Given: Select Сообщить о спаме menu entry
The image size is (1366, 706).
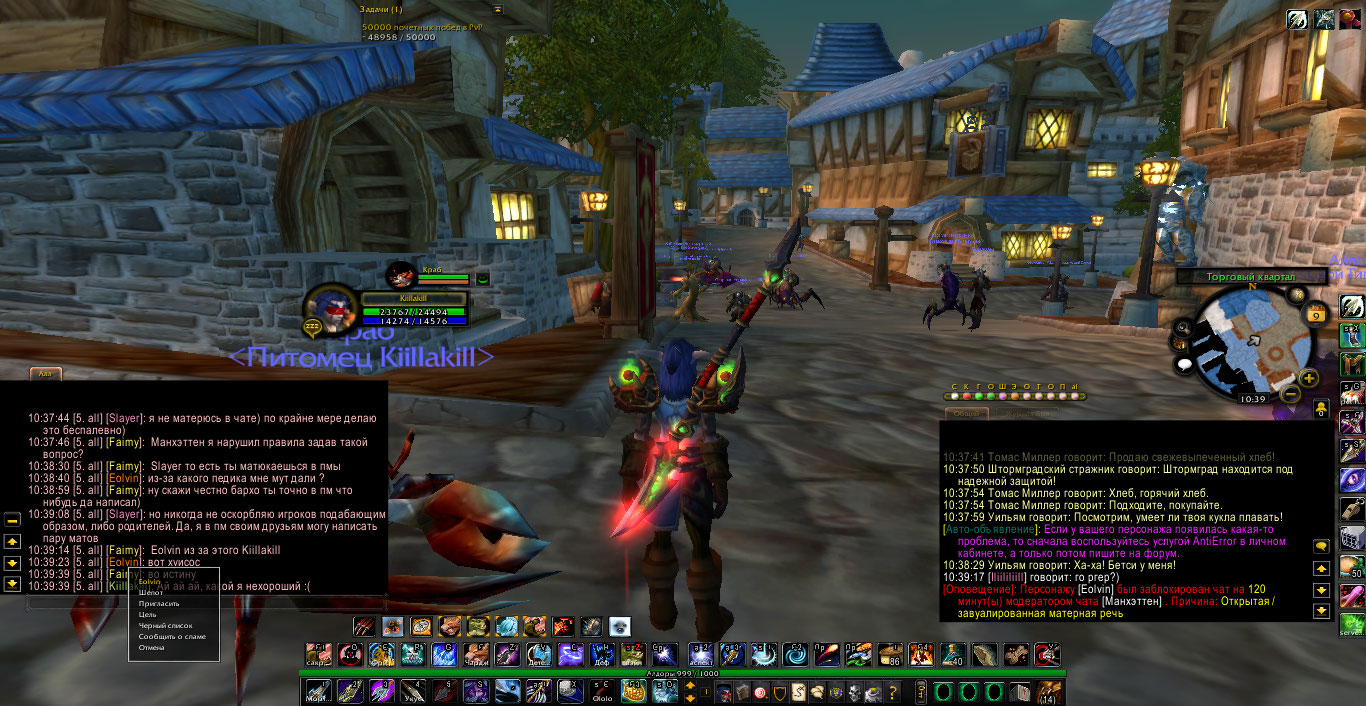Looking at the screenshot, I should [172, 637].
